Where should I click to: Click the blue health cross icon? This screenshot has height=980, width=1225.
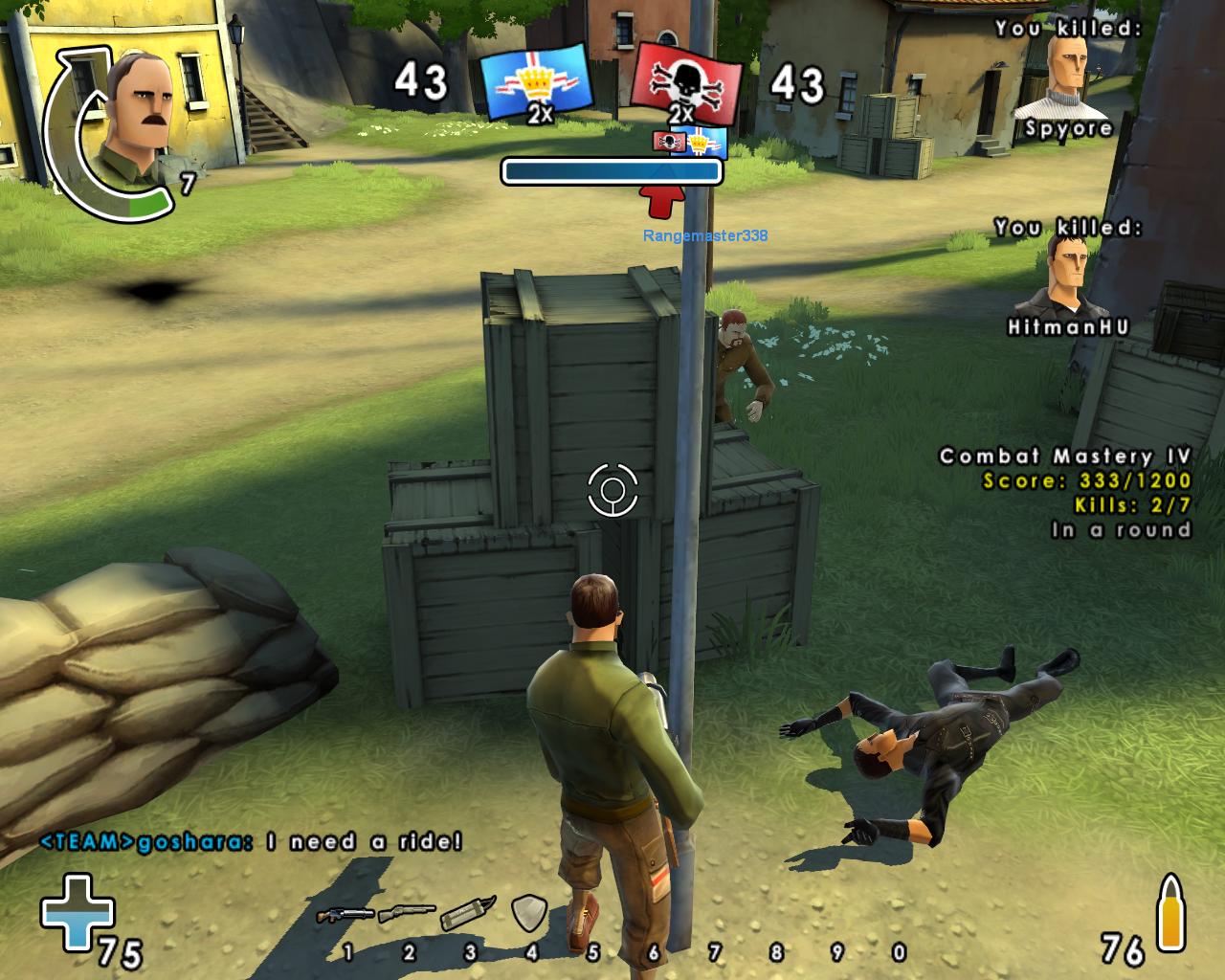click(77, 912)
